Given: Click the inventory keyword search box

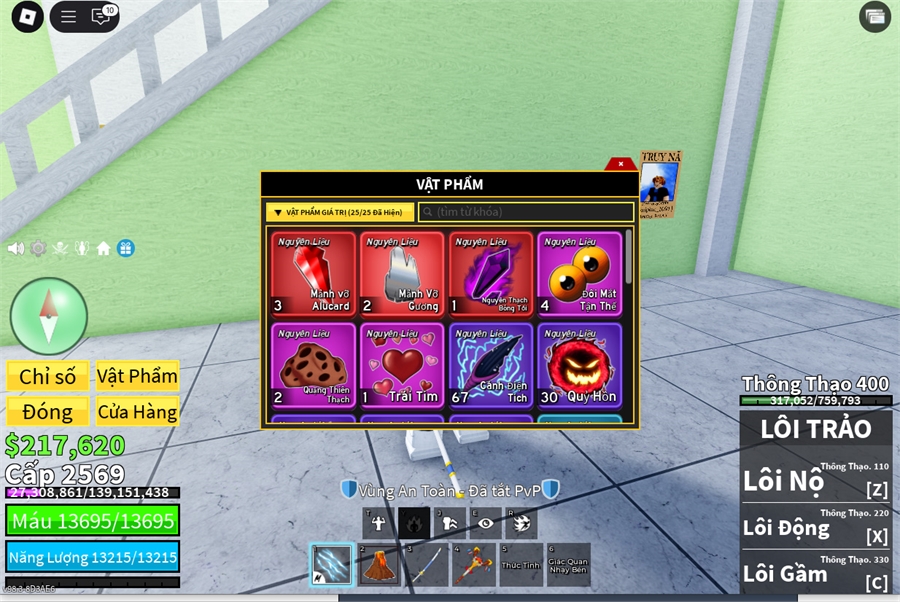Looking at the screenshot, I should [x=525, y=212].
